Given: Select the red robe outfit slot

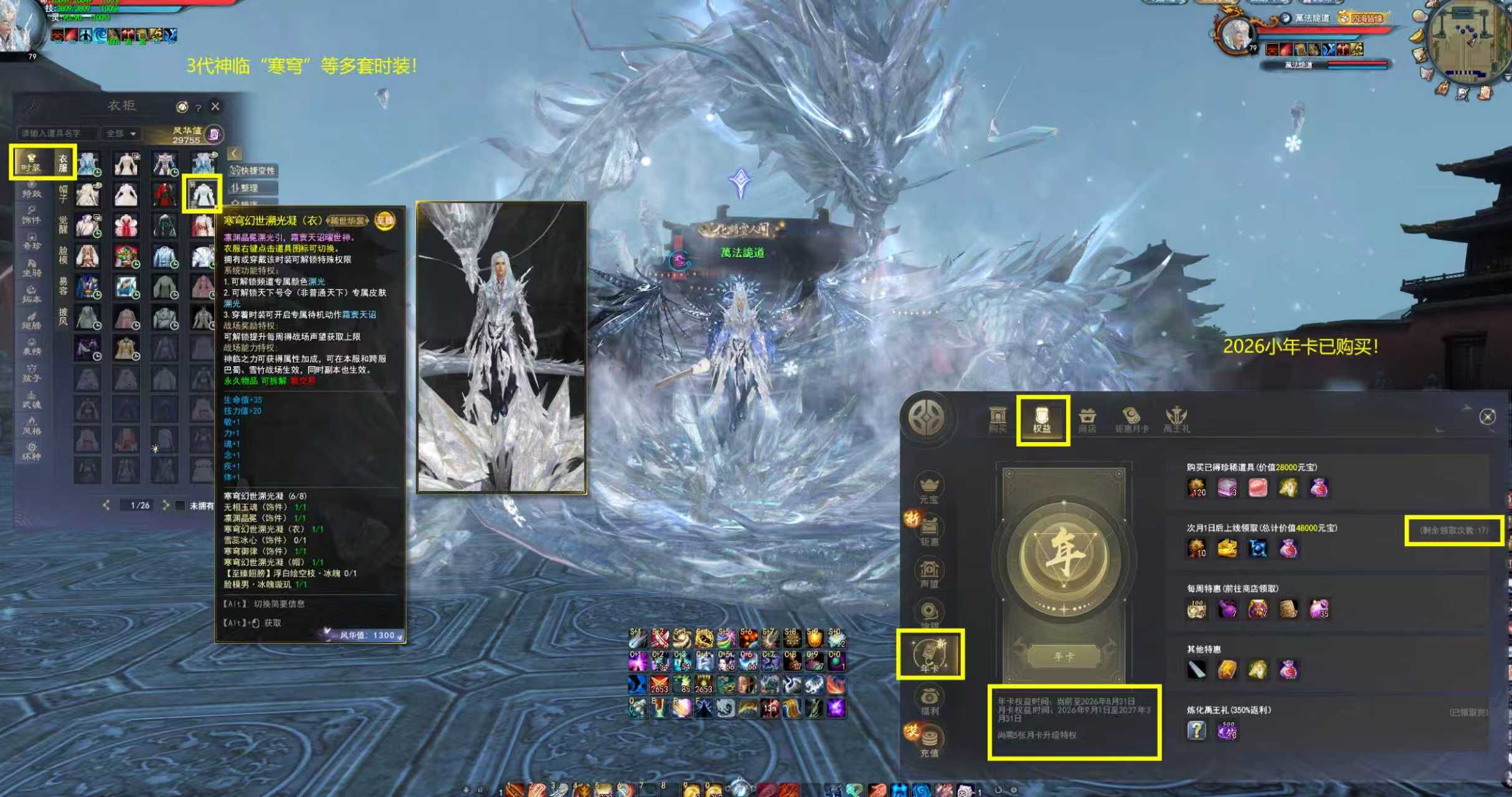Looking at the screenshot, I should point(164,194).
